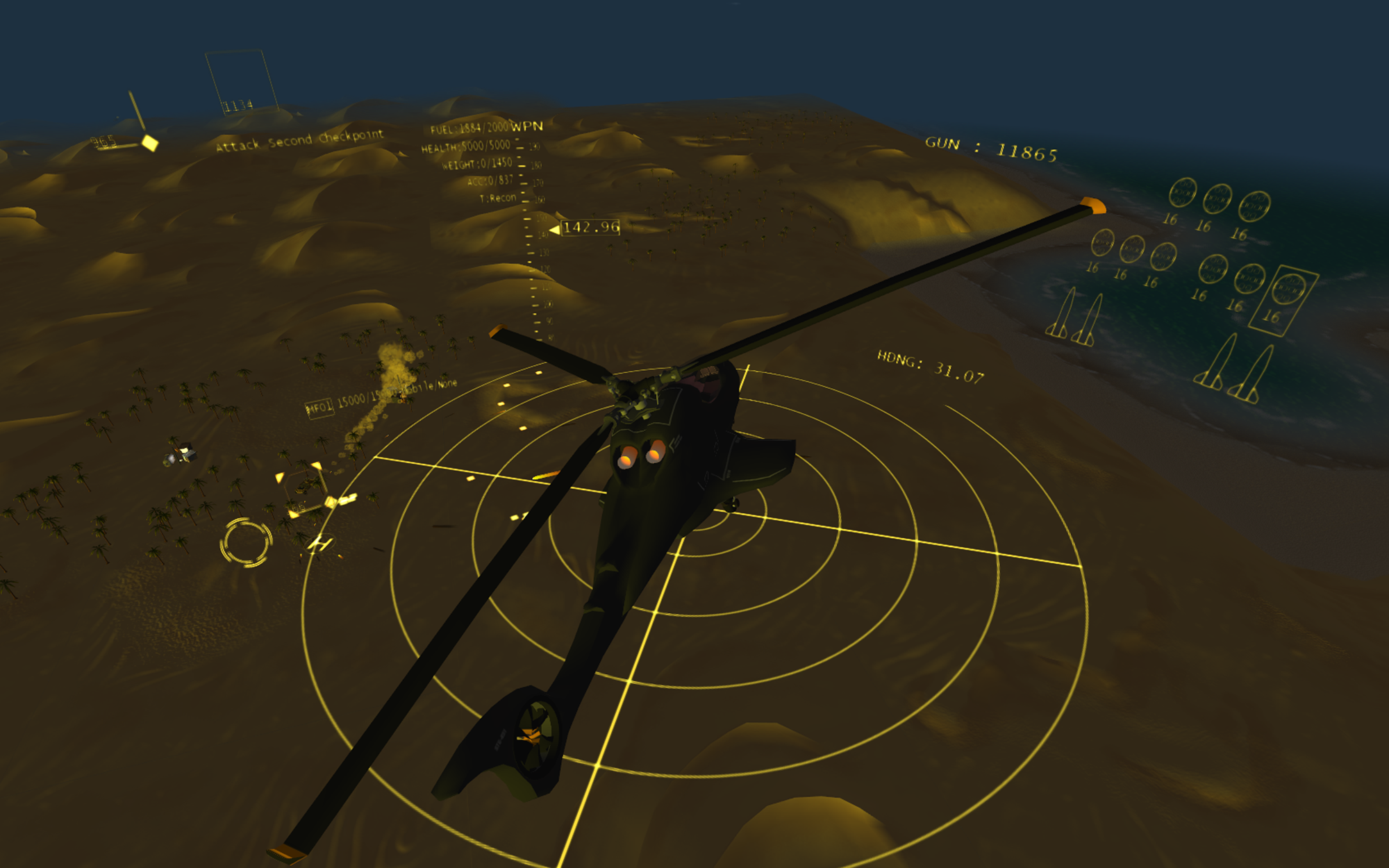Click the segmented circular aiming reticle

246,542
